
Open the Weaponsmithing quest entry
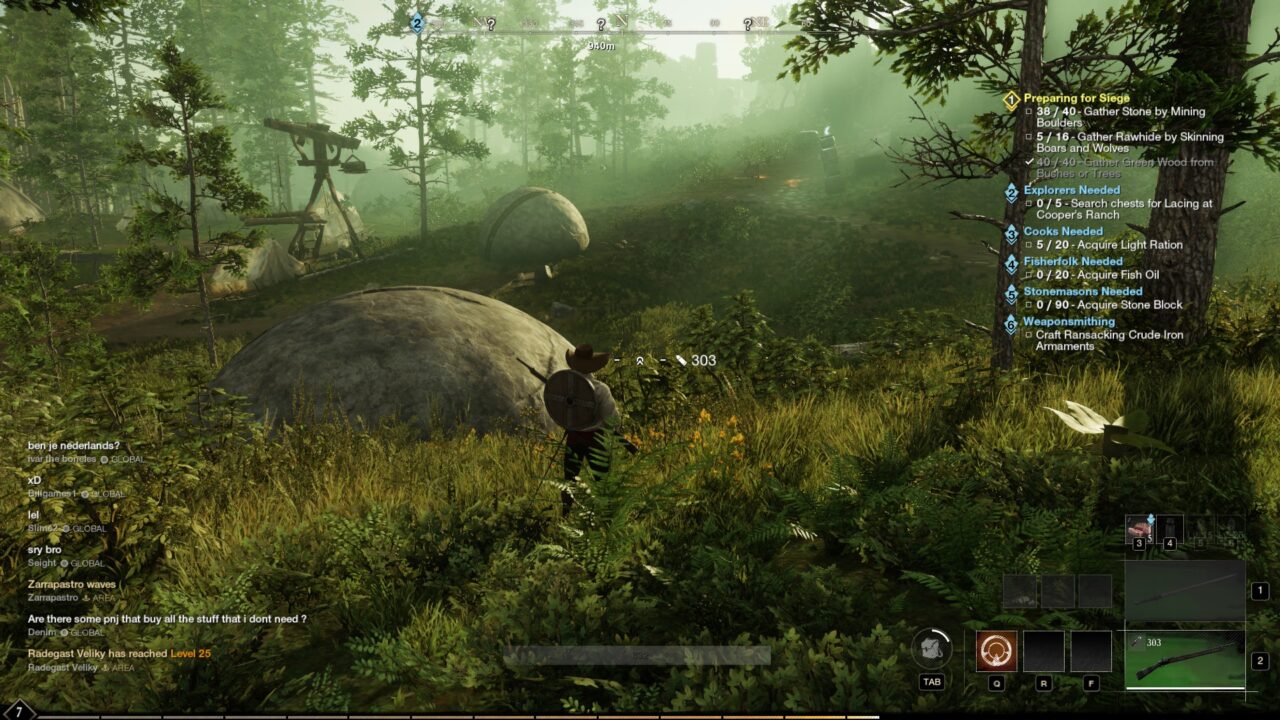1068,321
